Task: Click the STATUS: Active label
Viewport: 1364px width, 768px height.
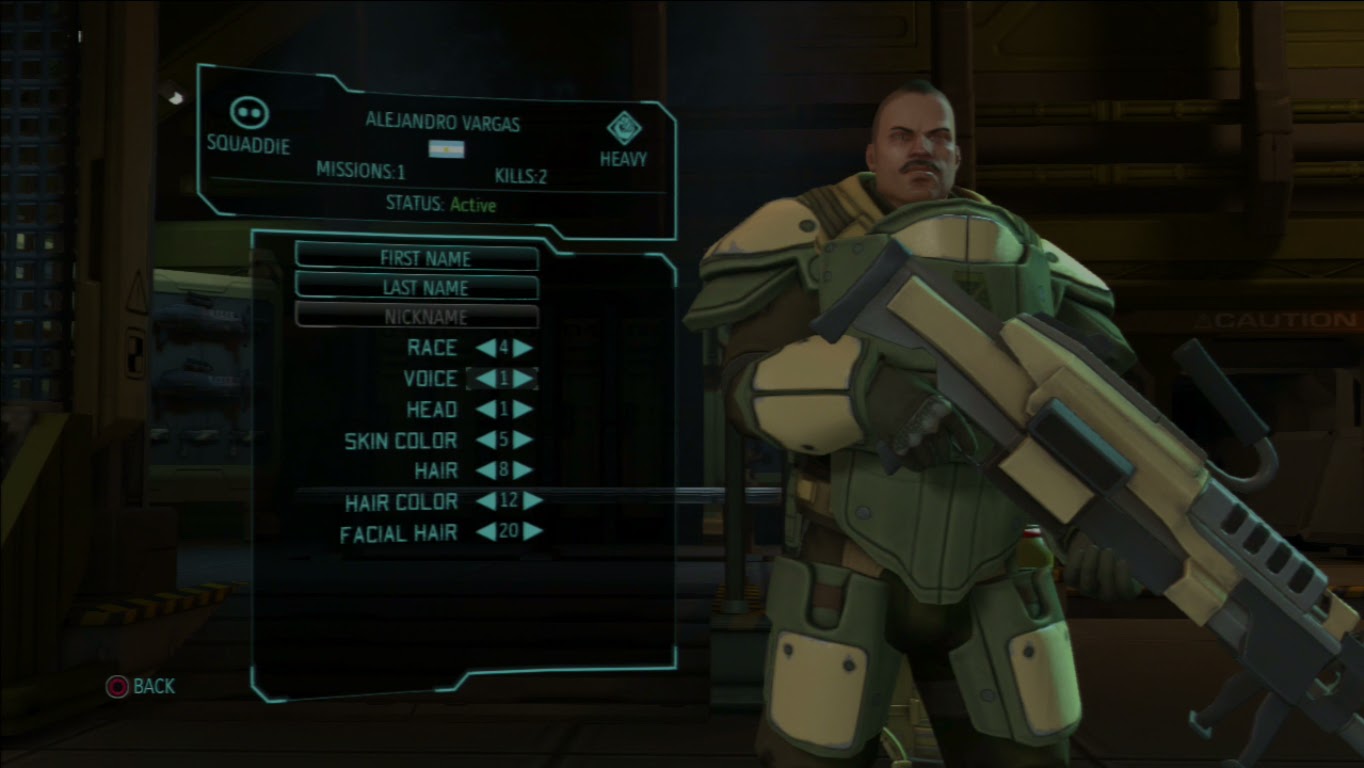Action: point(443,204)
